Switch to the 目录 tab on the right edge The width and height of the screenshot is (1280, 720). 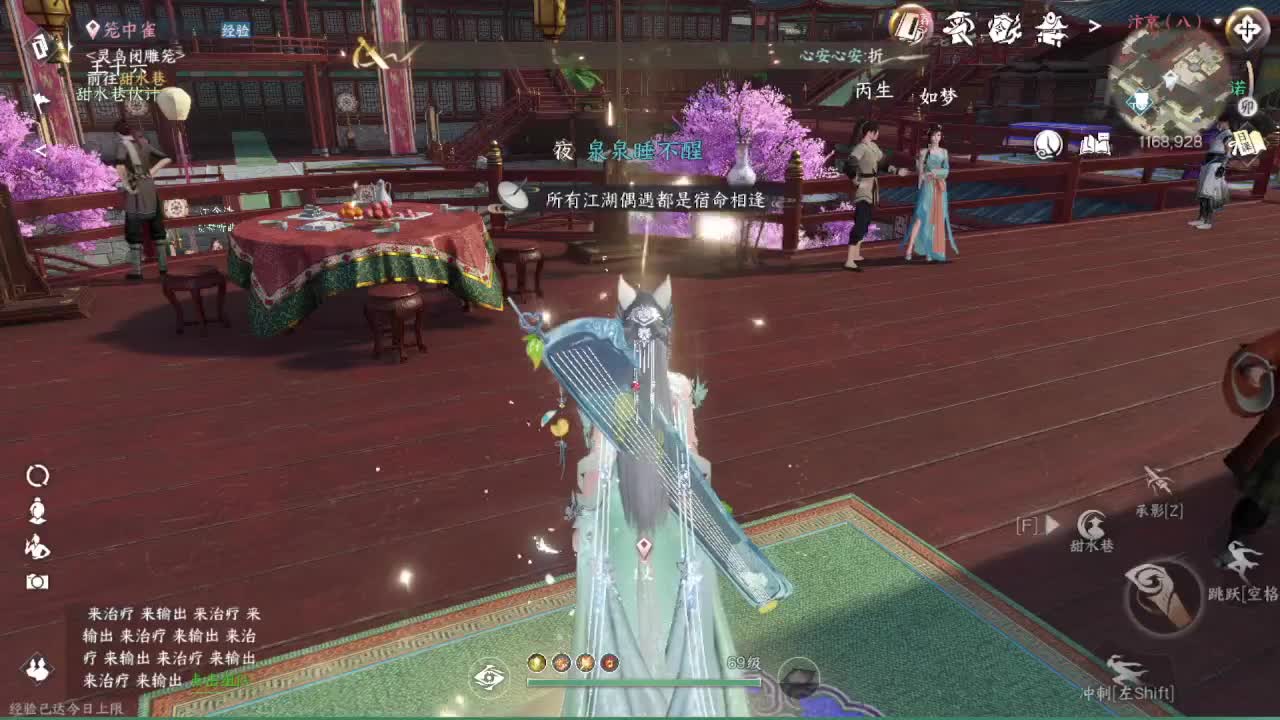1248,141
